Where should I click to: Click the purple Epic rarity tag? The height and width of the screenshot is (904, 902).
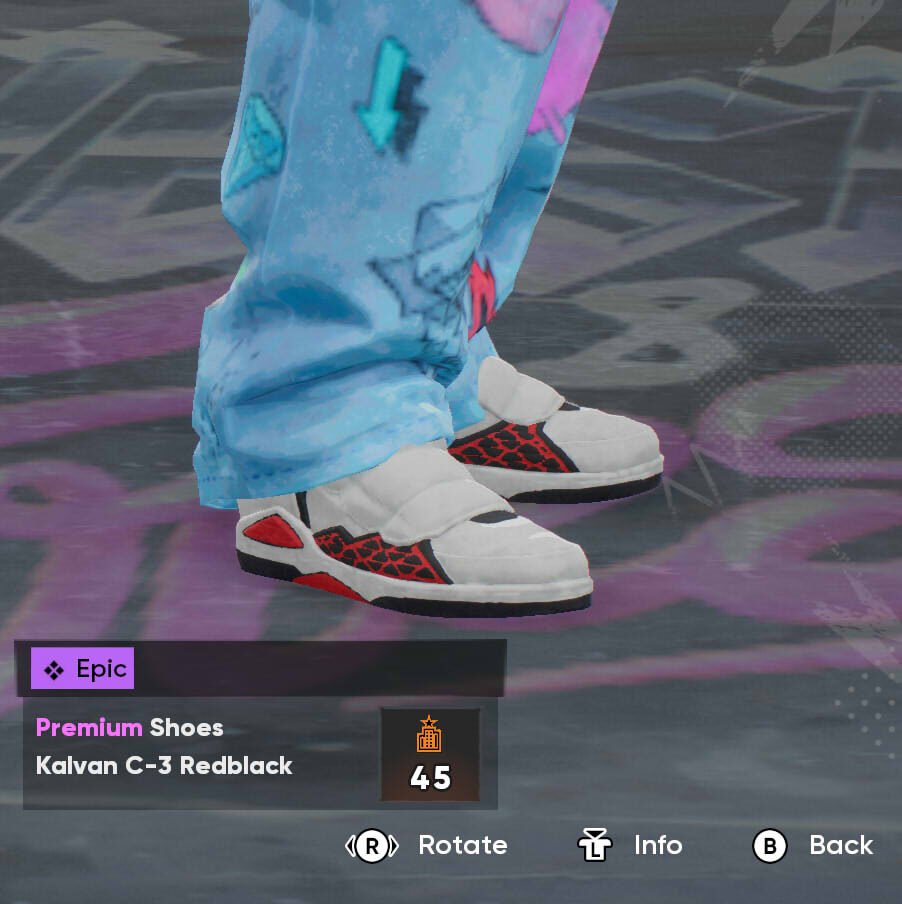82,668
